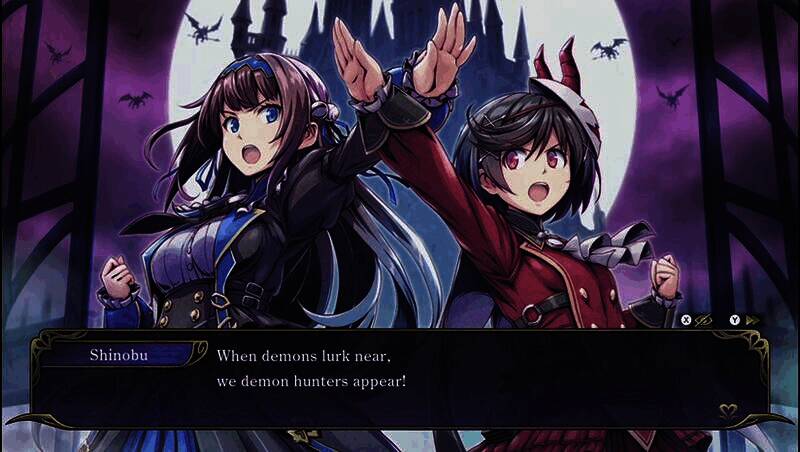Screen dimensions: 800x452
Task: Hide the dialogue window with the crossed-eye icon
Action: [x=704, y=320]
